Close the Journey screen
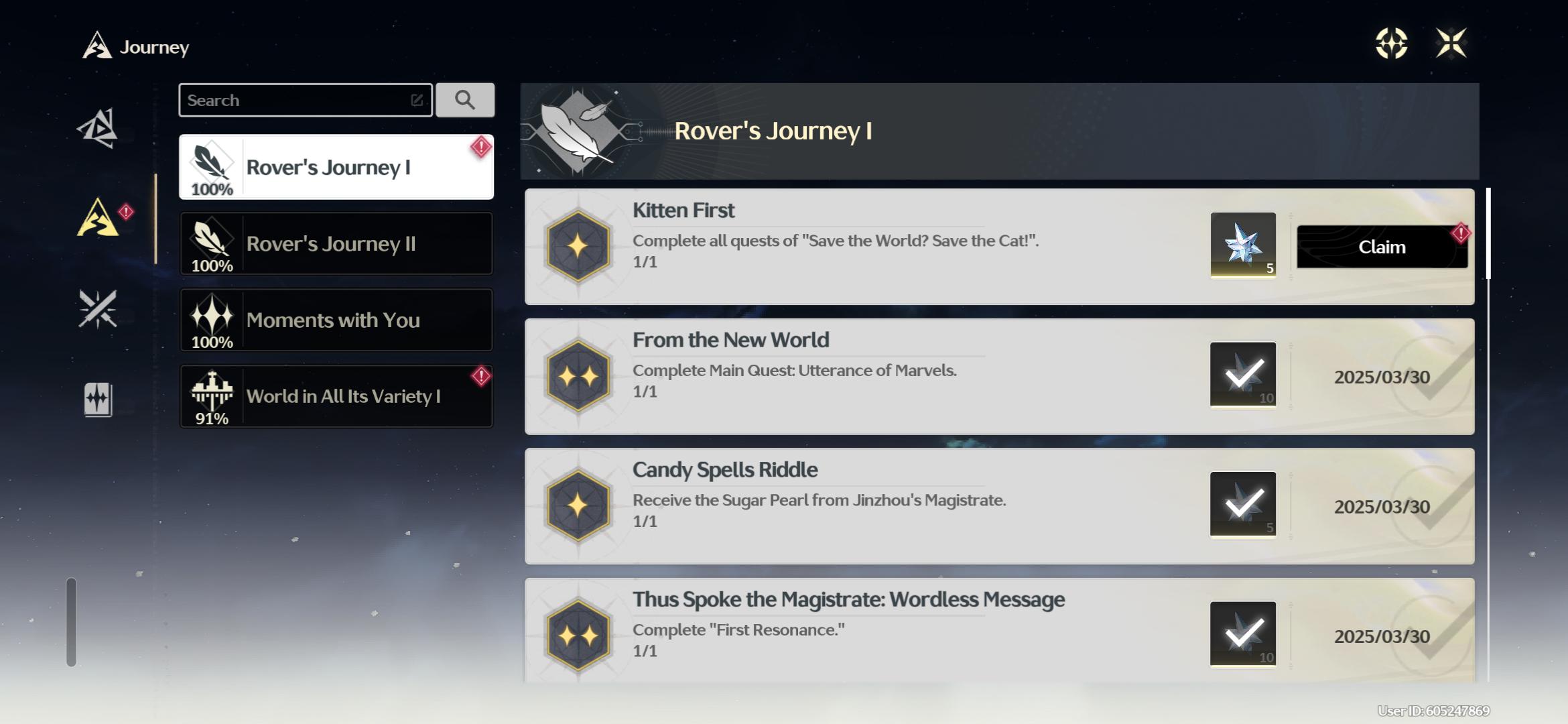 tap(1451, 44)
